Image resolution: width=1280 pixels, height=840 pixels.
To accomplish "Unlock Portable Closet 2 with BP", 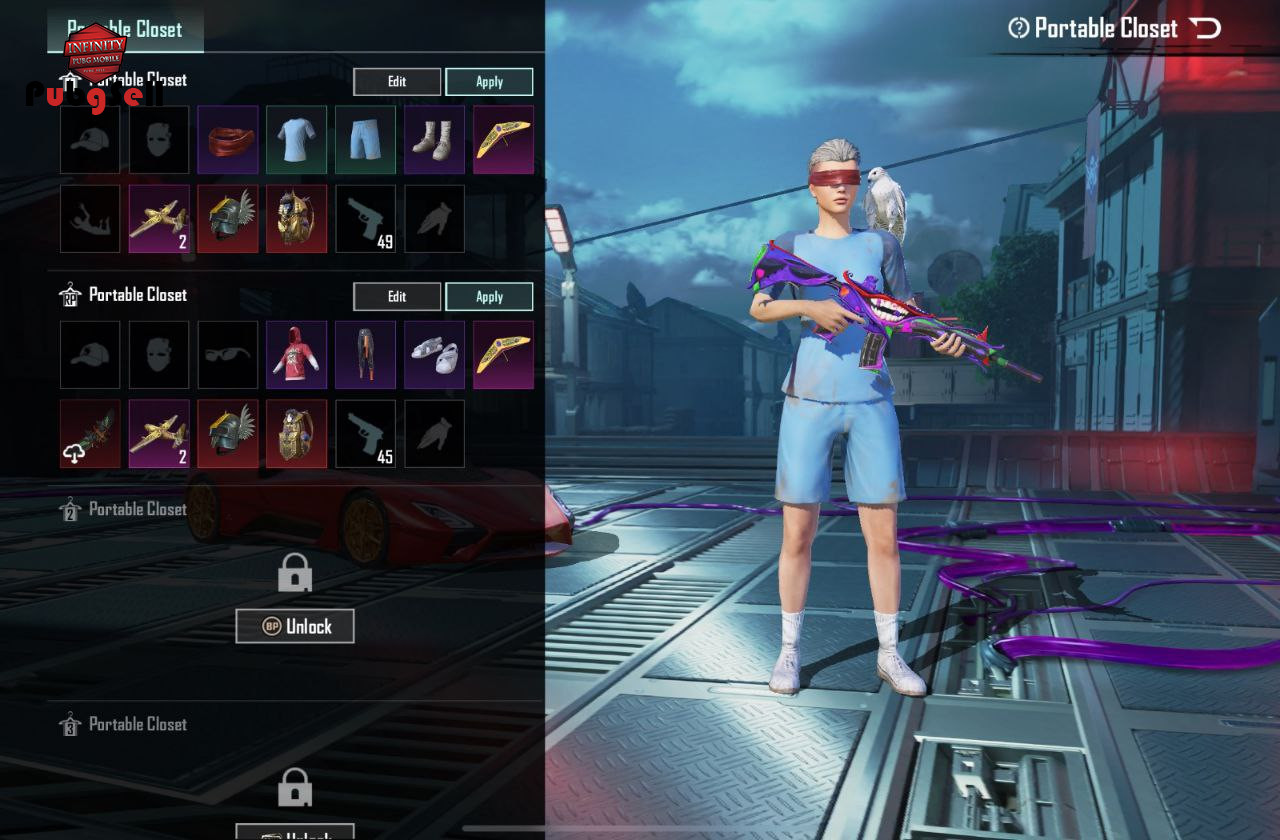I will (295, 626).
